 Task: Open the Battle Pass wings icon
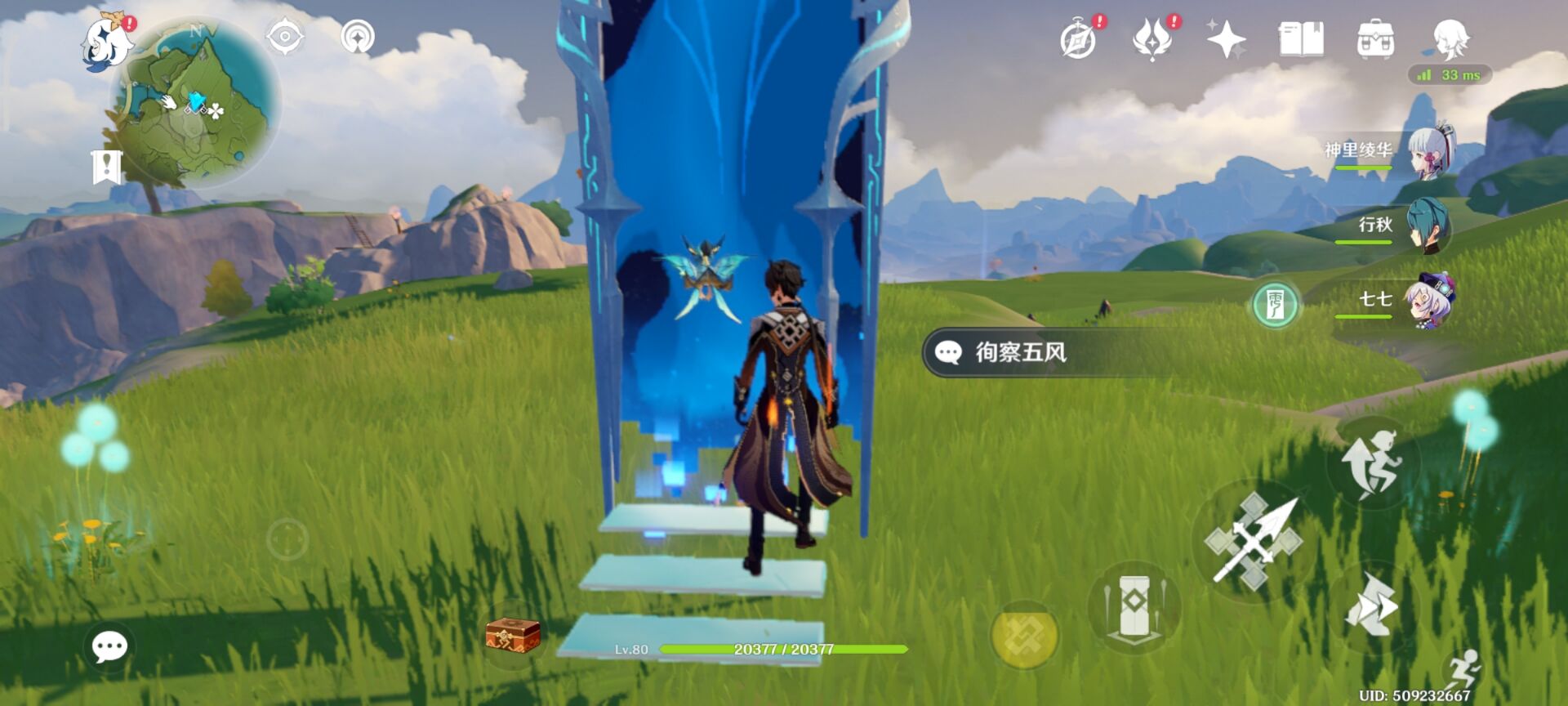1151,37
